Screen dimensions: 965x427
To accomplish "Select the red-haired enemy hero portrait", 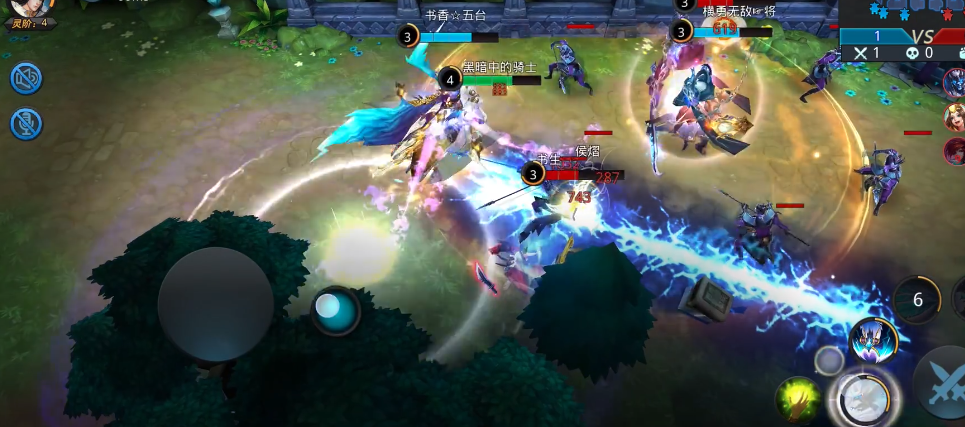I will coord(955,152).
